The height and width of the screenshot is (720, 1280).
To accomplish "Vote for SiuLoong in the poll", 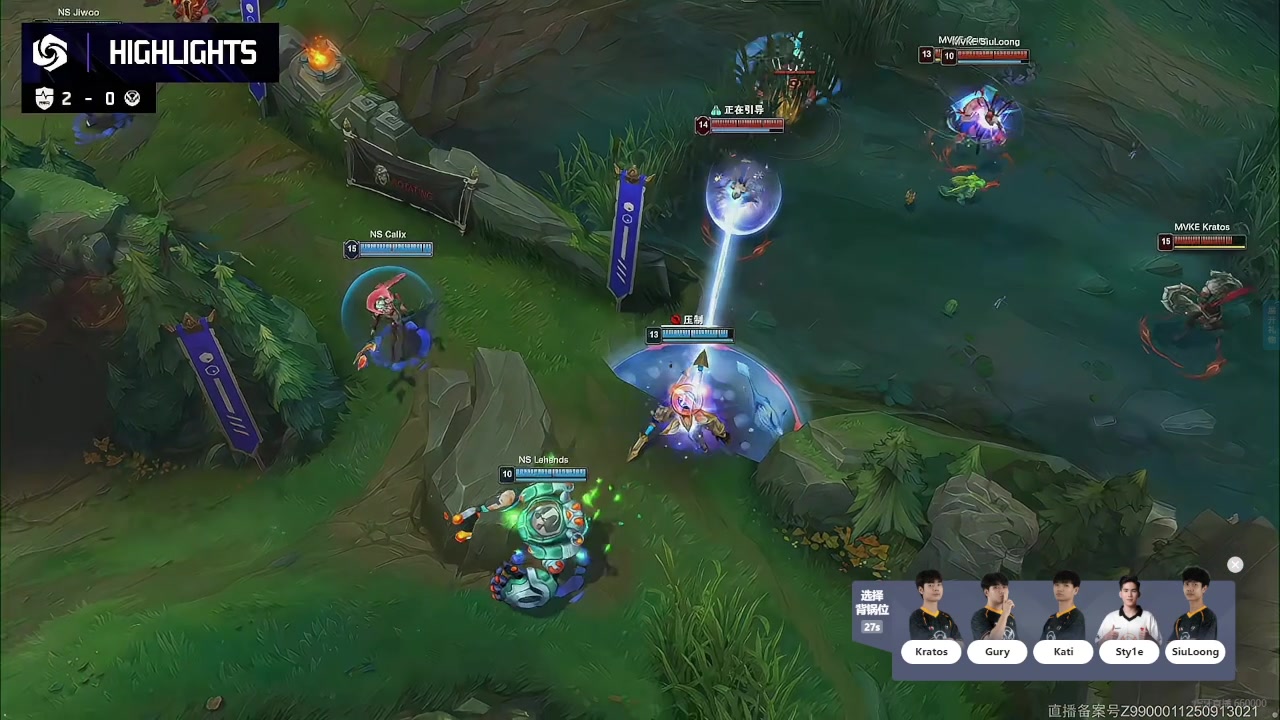I will click(x=1195, y=652).
